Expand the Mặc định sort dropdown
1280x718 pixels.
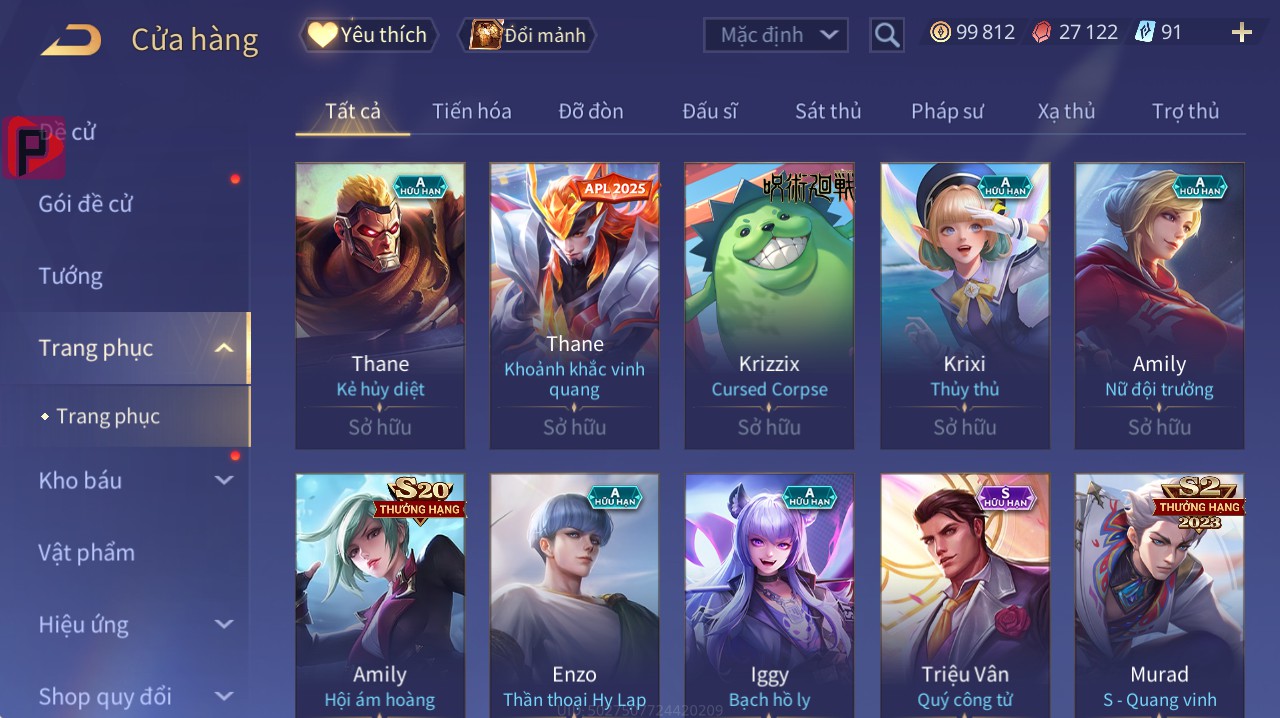[x=776, y=35]
